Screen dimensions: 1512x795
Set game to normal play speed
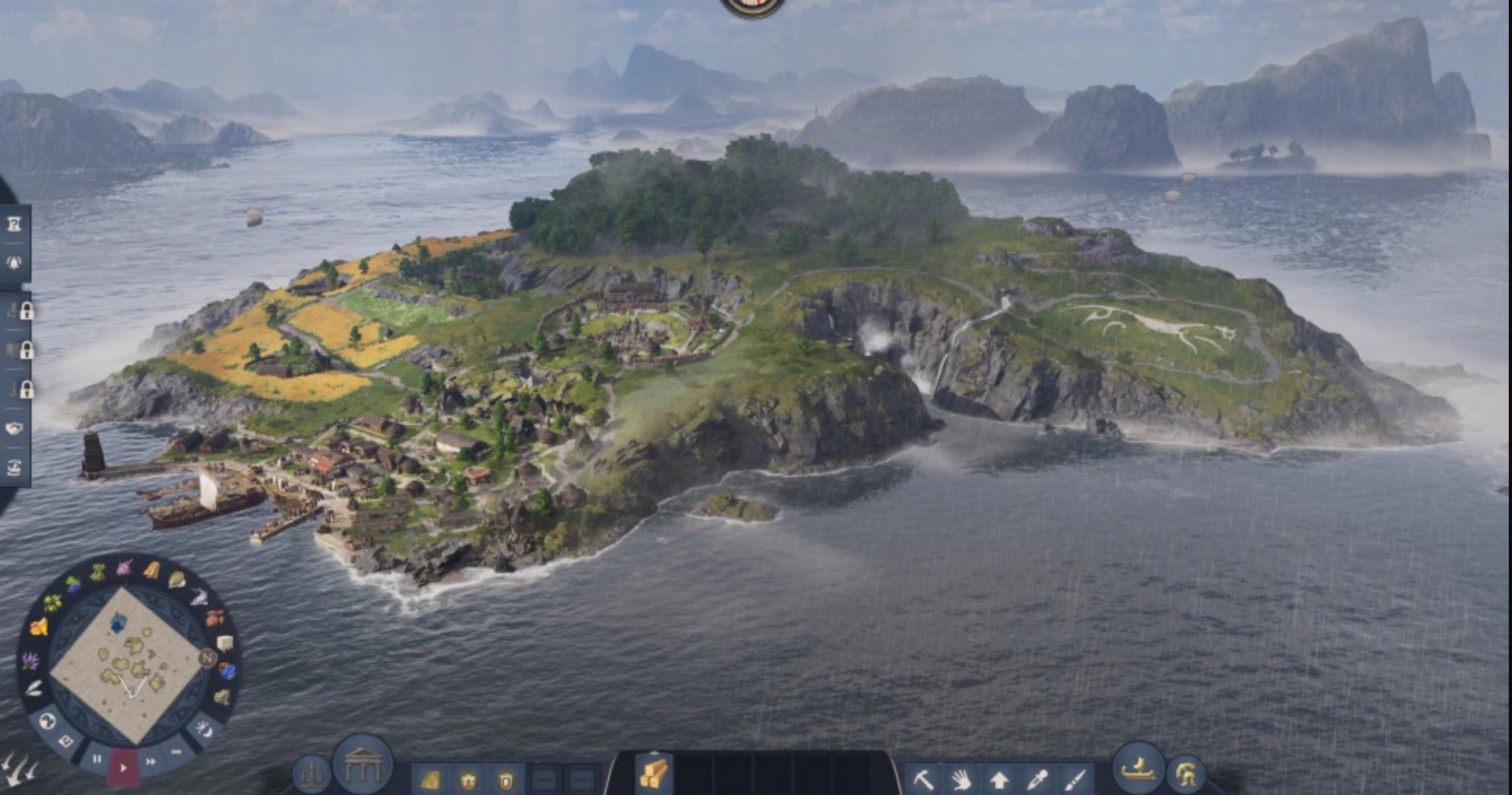123,767
